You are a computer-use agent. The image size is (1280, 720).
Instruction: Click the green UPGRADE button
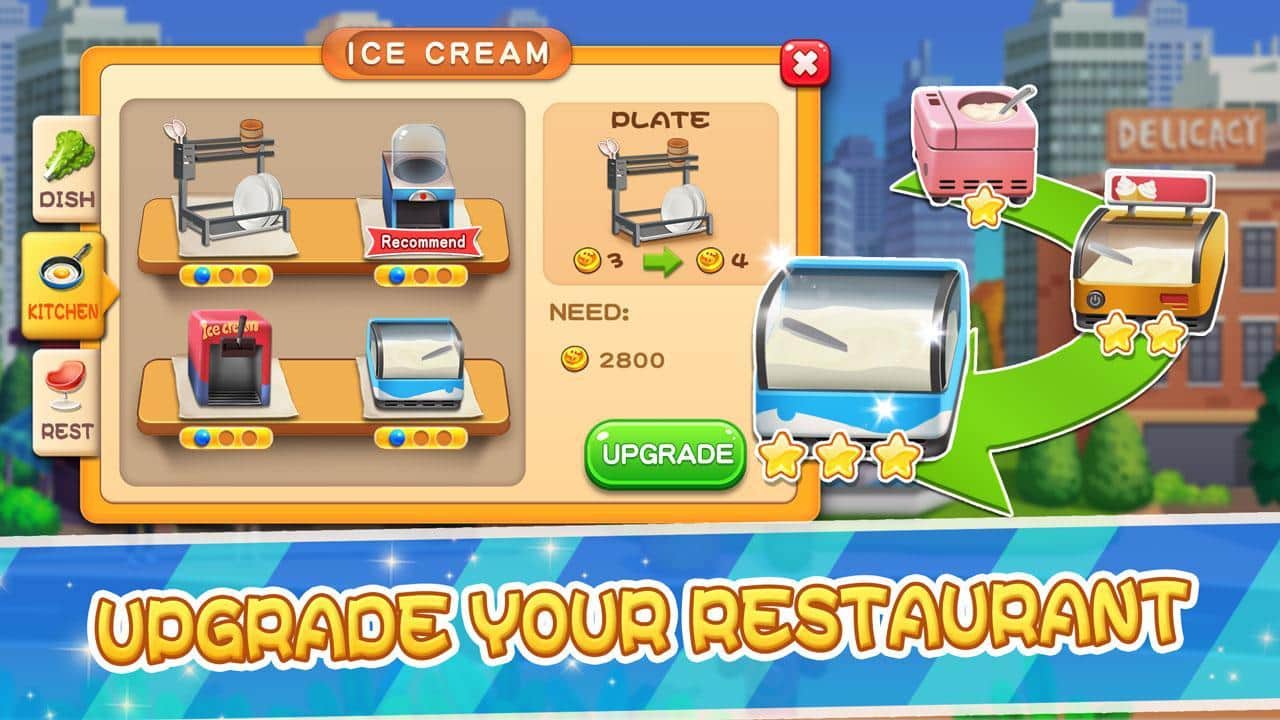point(666,454)
